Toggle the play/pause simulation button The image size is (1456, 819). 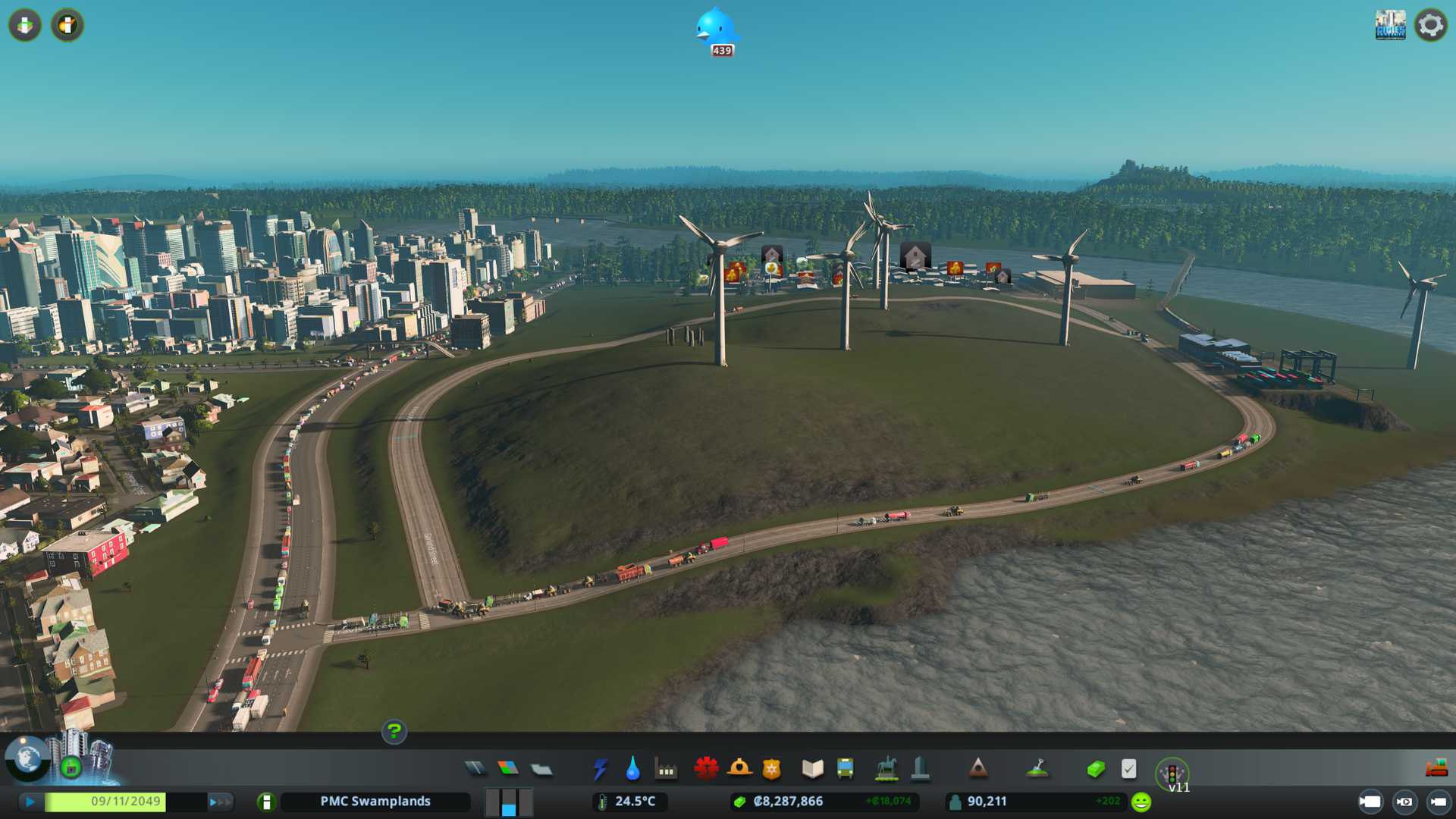[x=30, y=802]
